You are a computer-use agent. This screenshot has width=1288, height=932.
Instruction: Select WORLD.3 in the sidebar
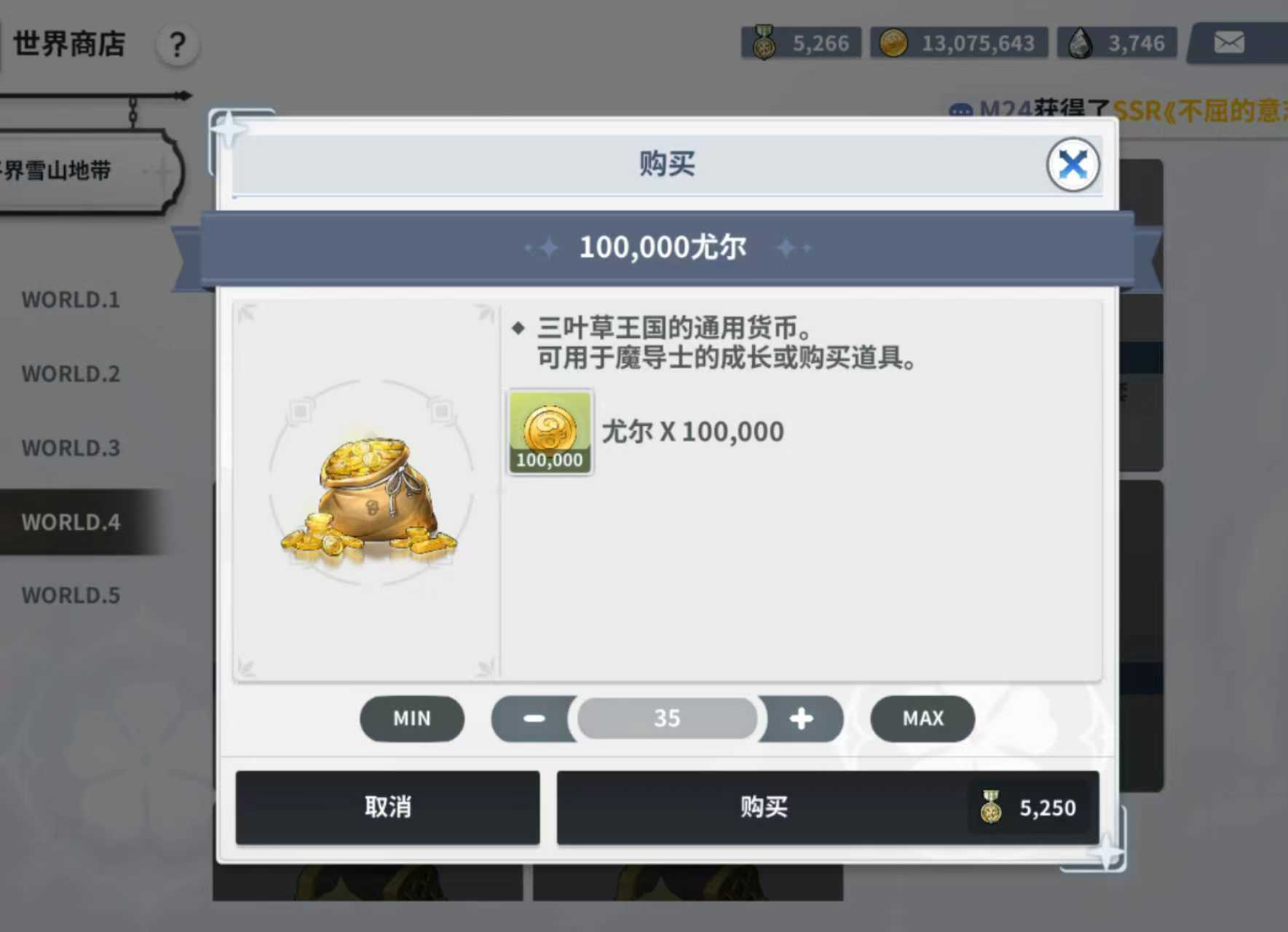[x=70, y=449]
